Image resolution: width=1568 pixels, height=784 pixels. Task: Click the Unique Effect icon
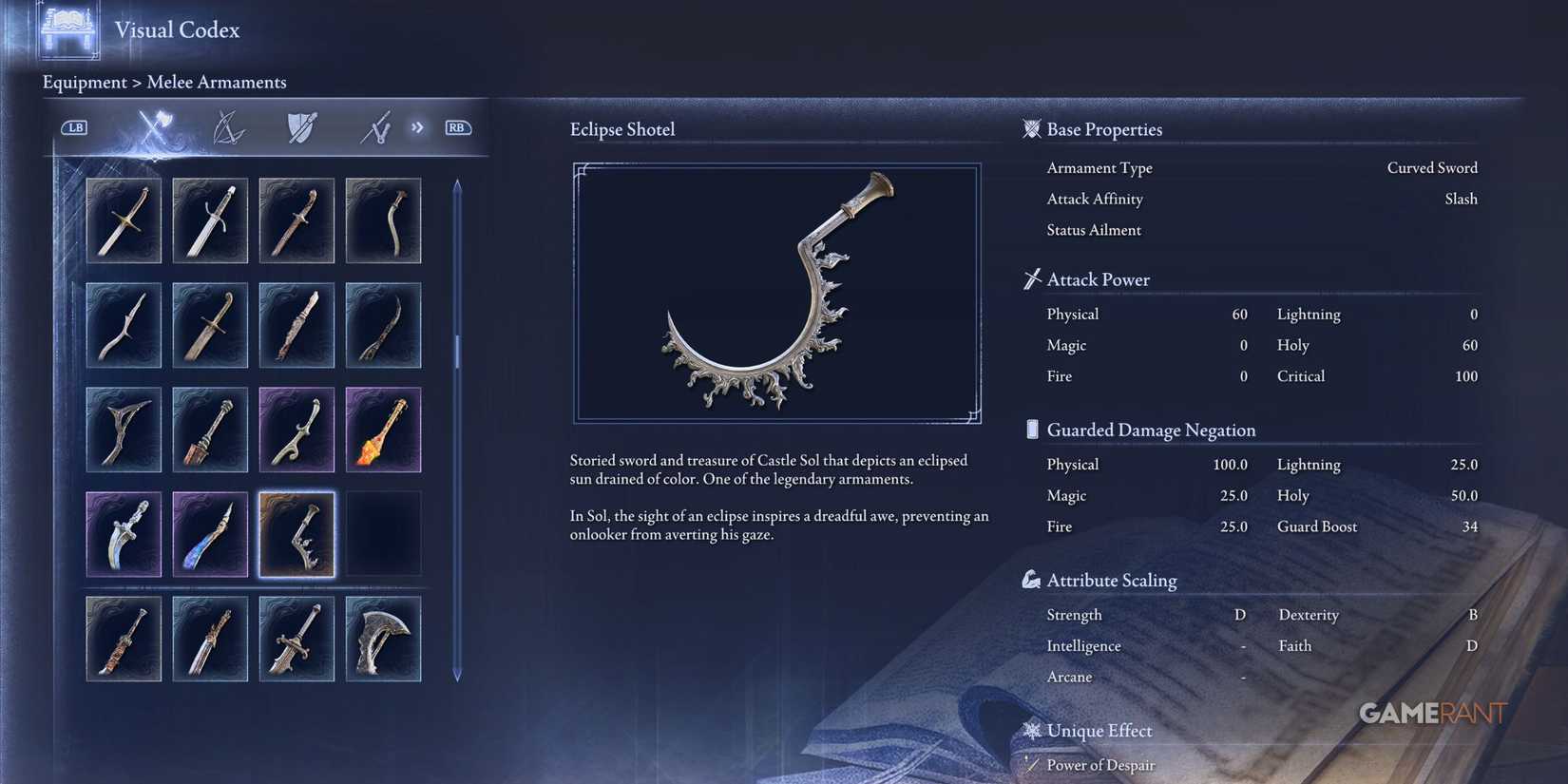tap(1031, 730)
